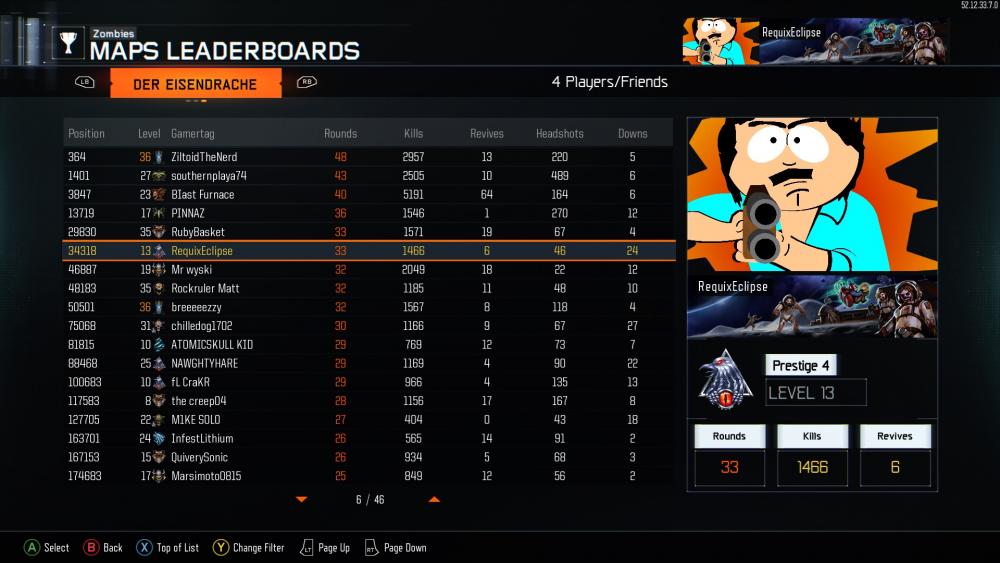The image size is (1000, 563).
Task: Select chilledog1702 from the list
Action: pyautogui.click(x=368, y=326)
